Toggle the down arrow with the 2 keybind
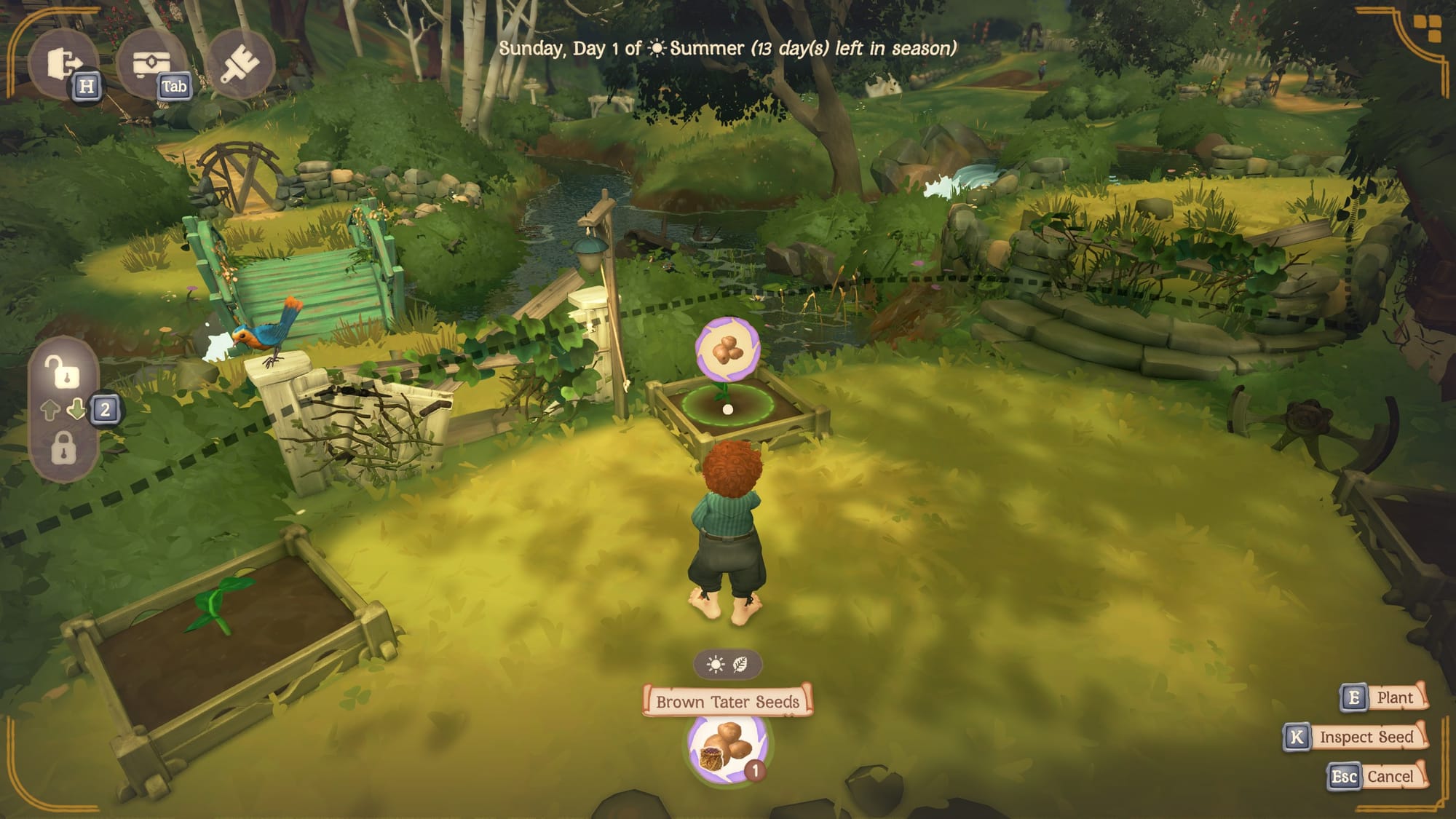This screenshot has width=1456, height=819. [77, 411]
